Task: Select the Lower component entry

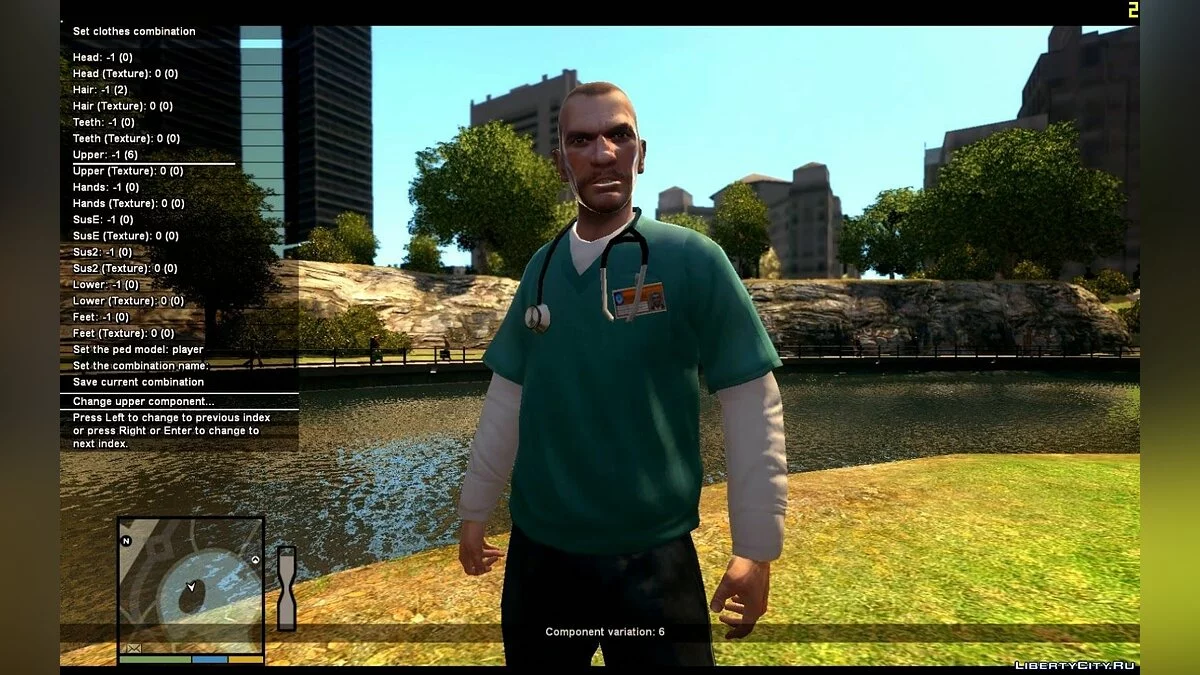Action: click(106, 285)
